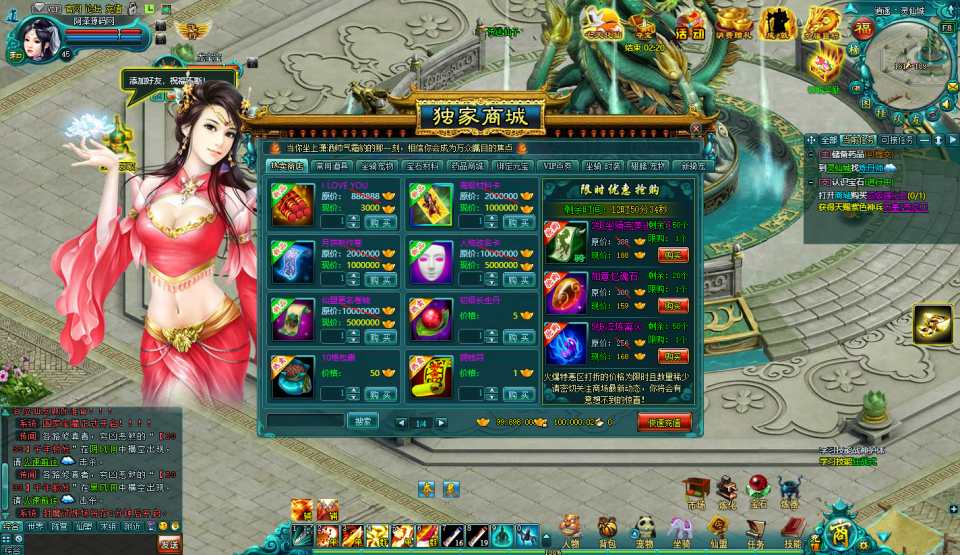Click the red 快速充值 recharge button
960x555 pixels.
[x=664, y=422]
